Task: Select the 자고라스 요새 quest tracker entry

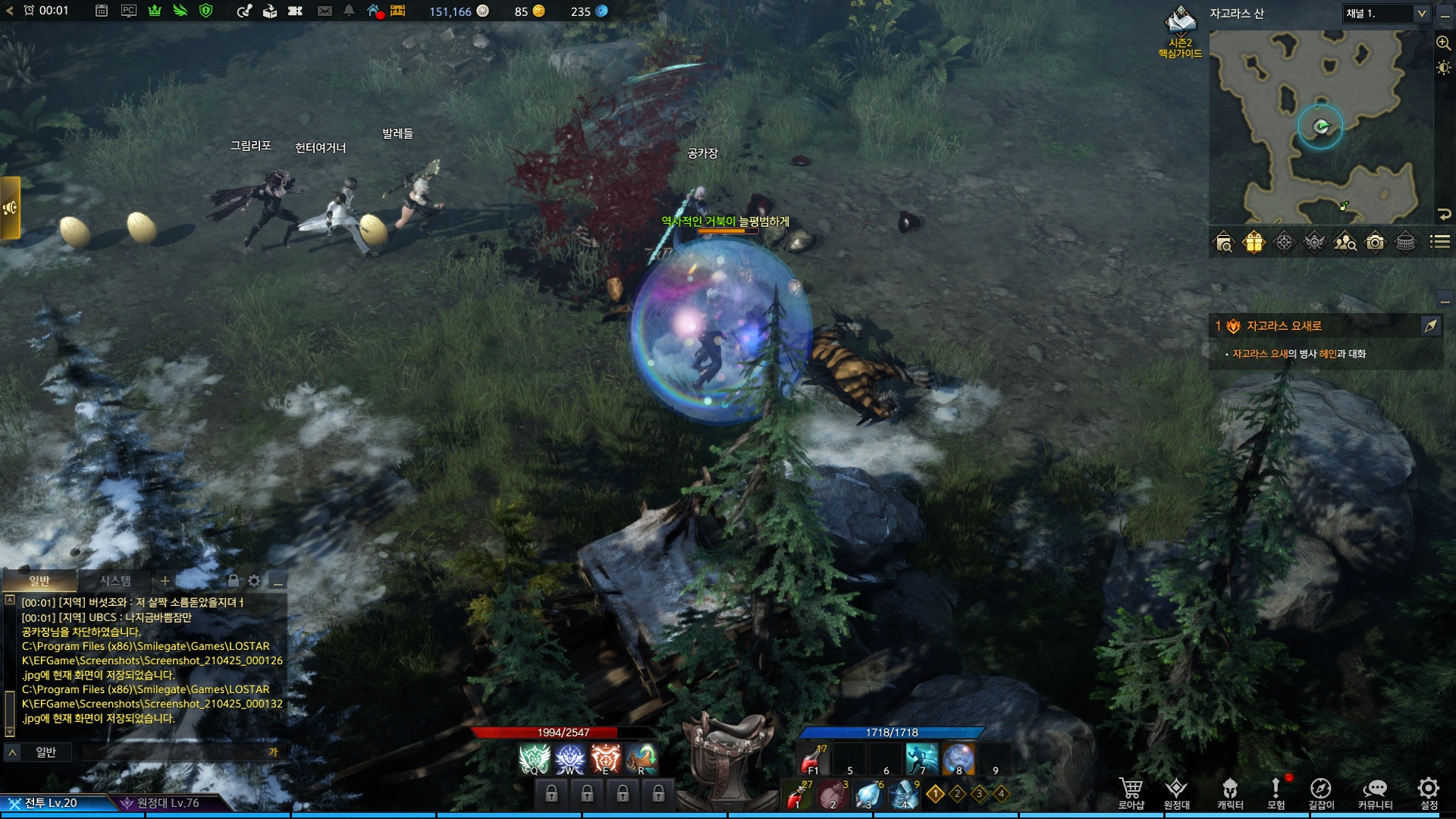Action: (1284, 326)
